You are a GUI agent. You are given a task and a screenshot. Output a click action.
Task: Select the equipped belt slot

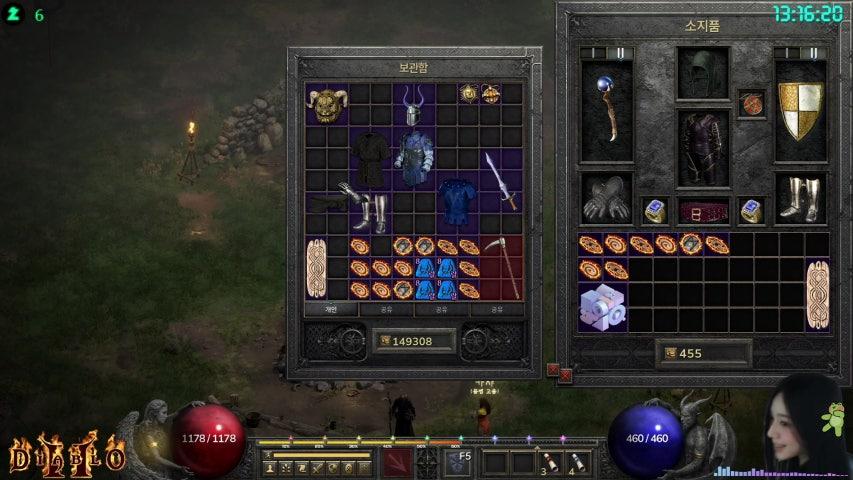click(x=703, y=211)
